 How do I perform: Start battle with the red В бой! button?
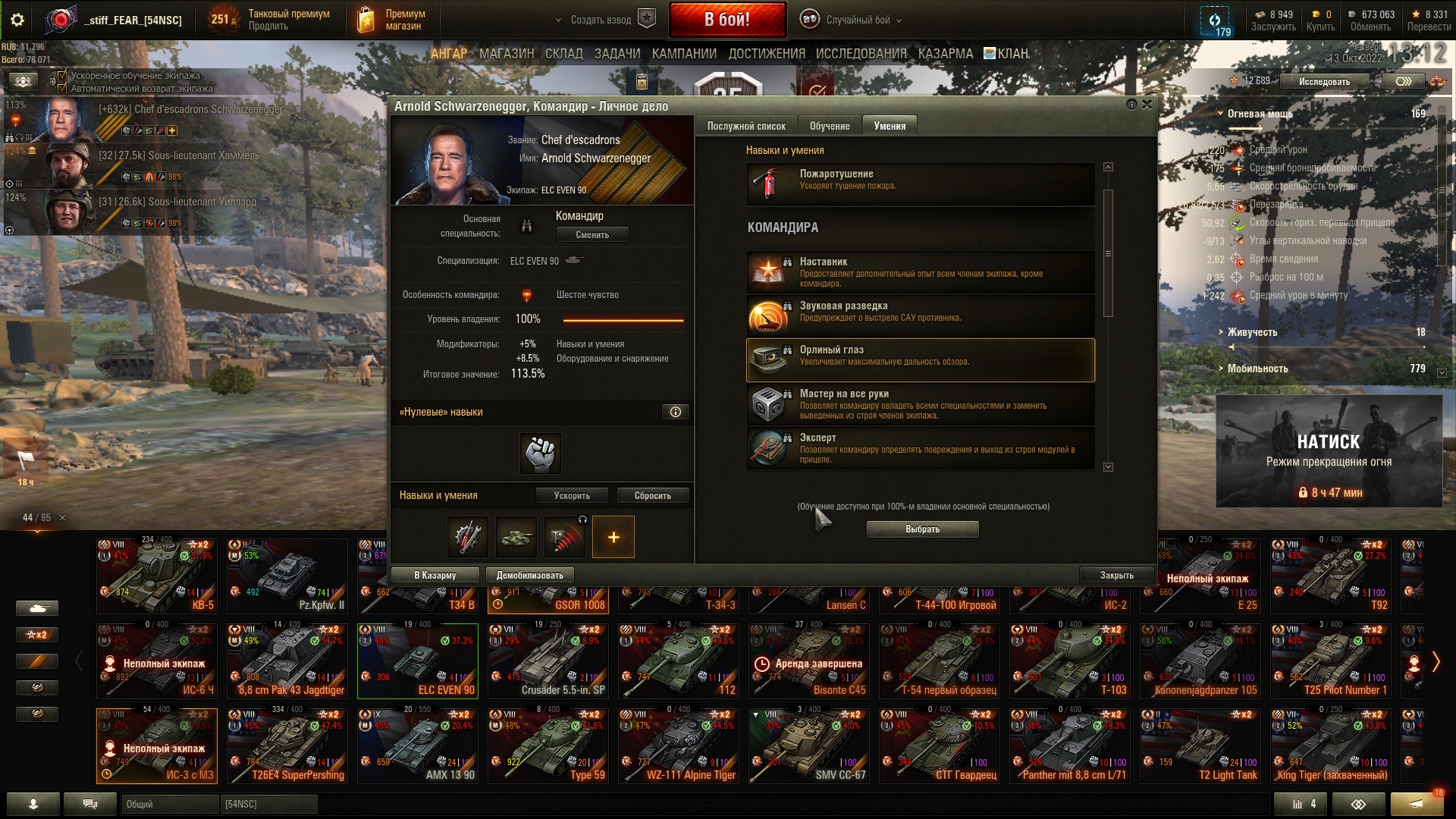click(726, 20)
